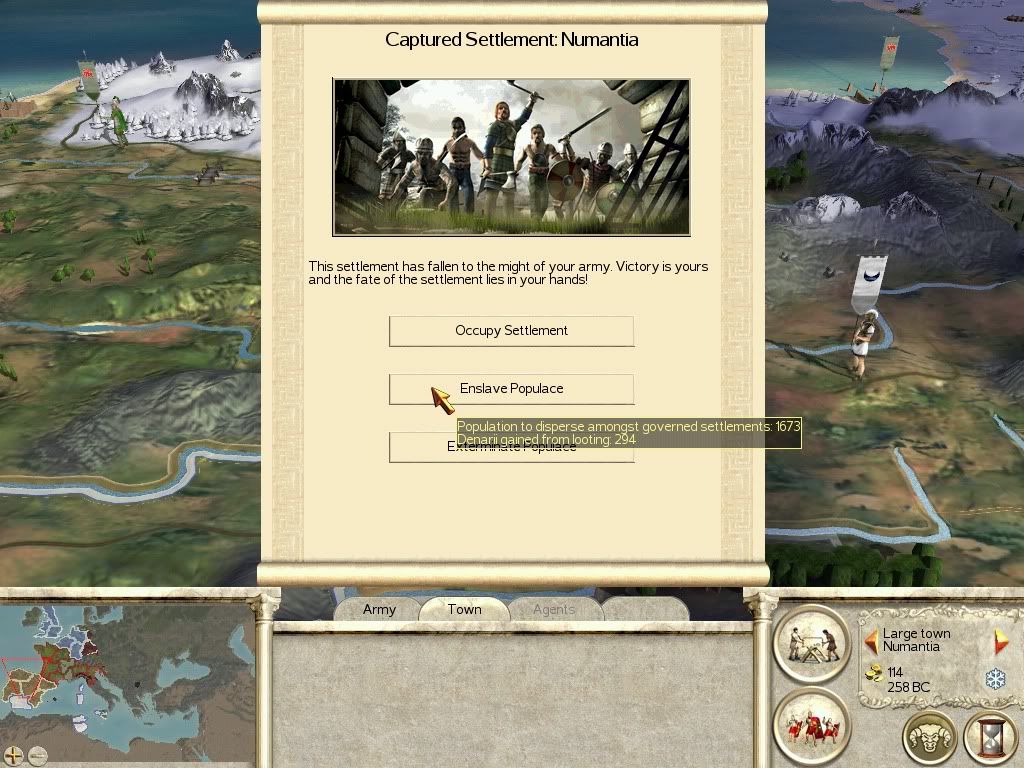Open the Town tab
This screenshot has height=768, width=1024.
464,609
